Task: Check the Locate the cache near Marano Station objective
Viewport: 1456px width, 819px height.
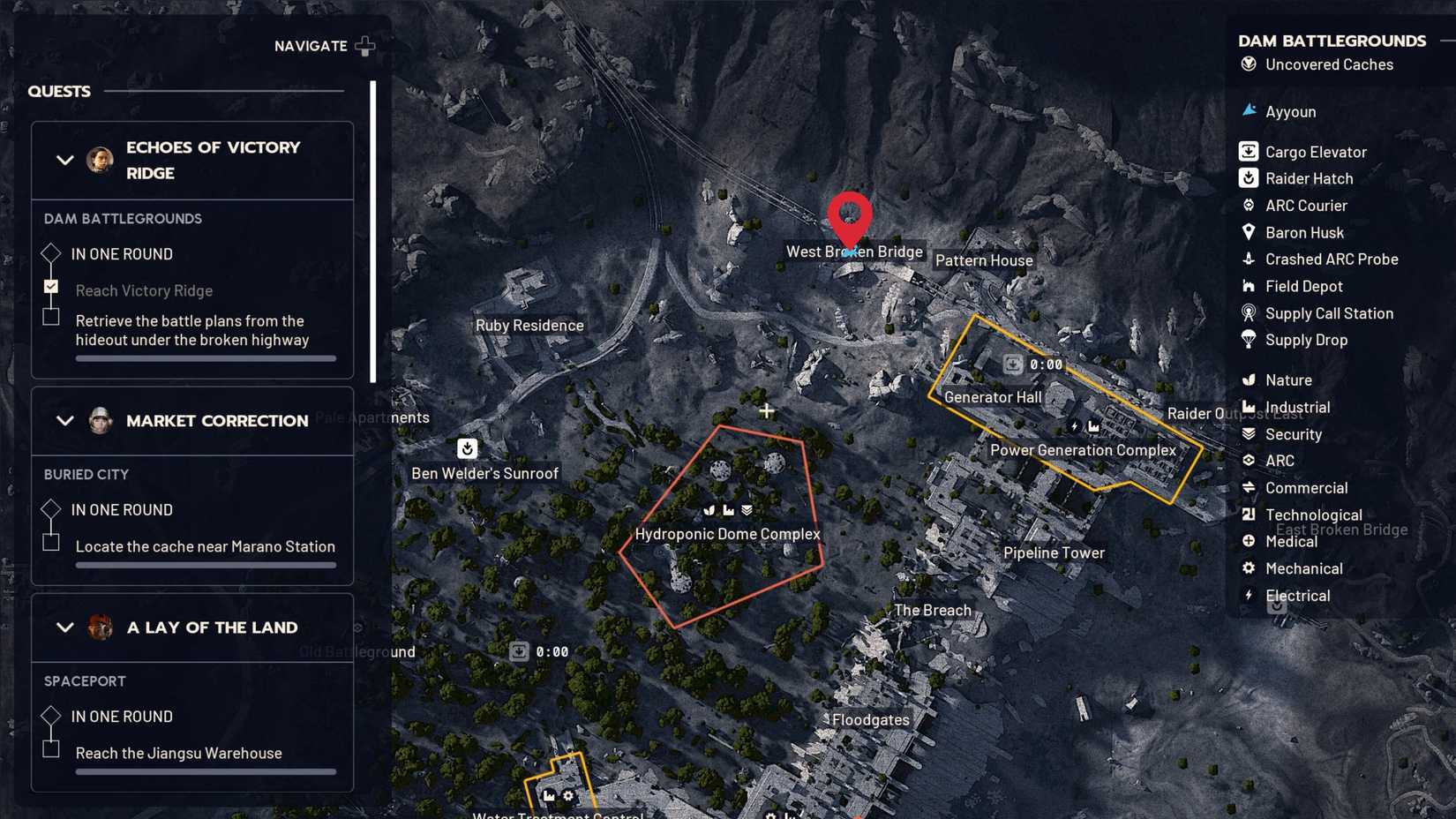Action: coord(50,542)
